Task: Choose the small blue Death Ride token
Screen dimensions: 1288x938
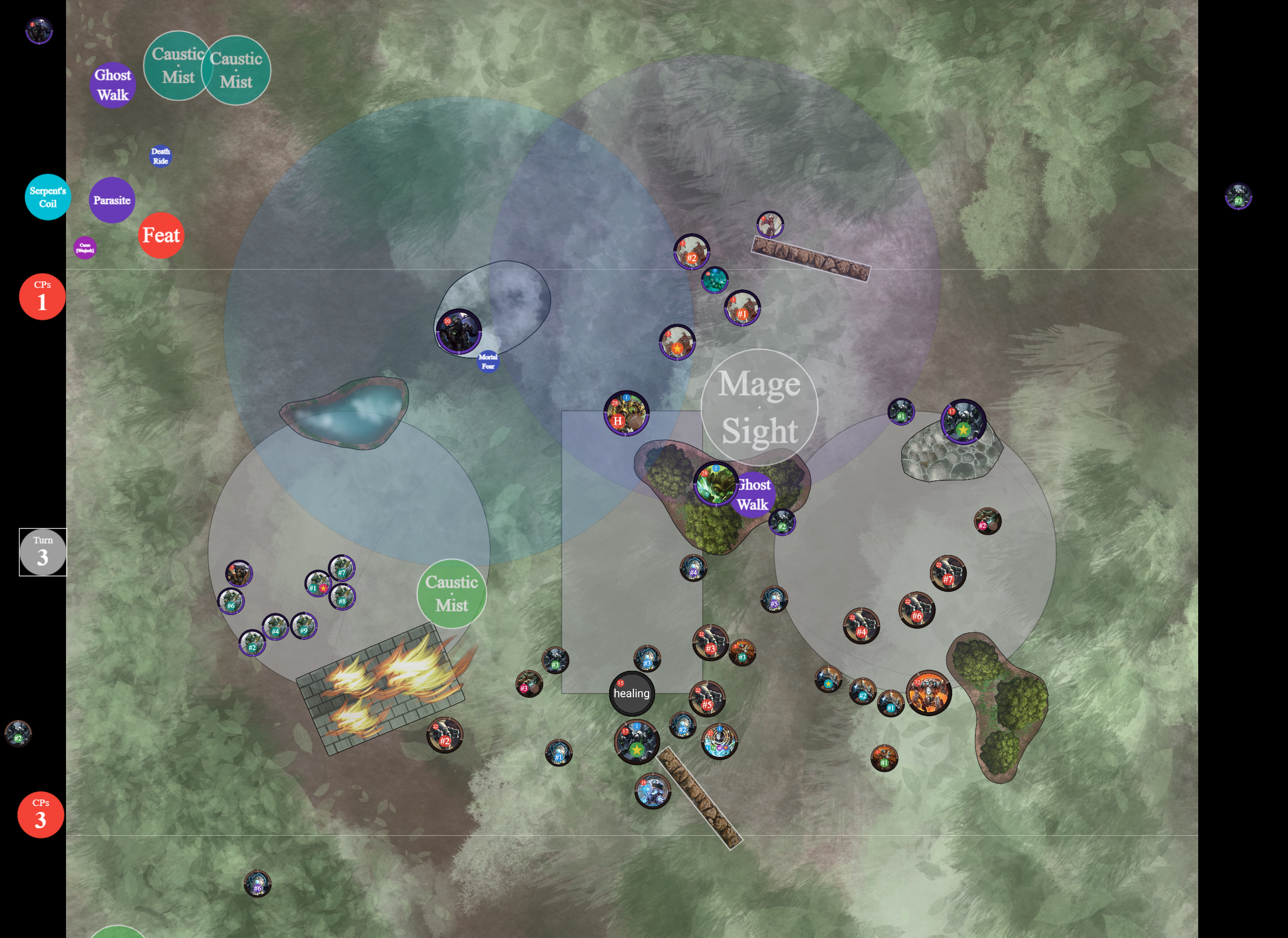Action: (160, 156)
